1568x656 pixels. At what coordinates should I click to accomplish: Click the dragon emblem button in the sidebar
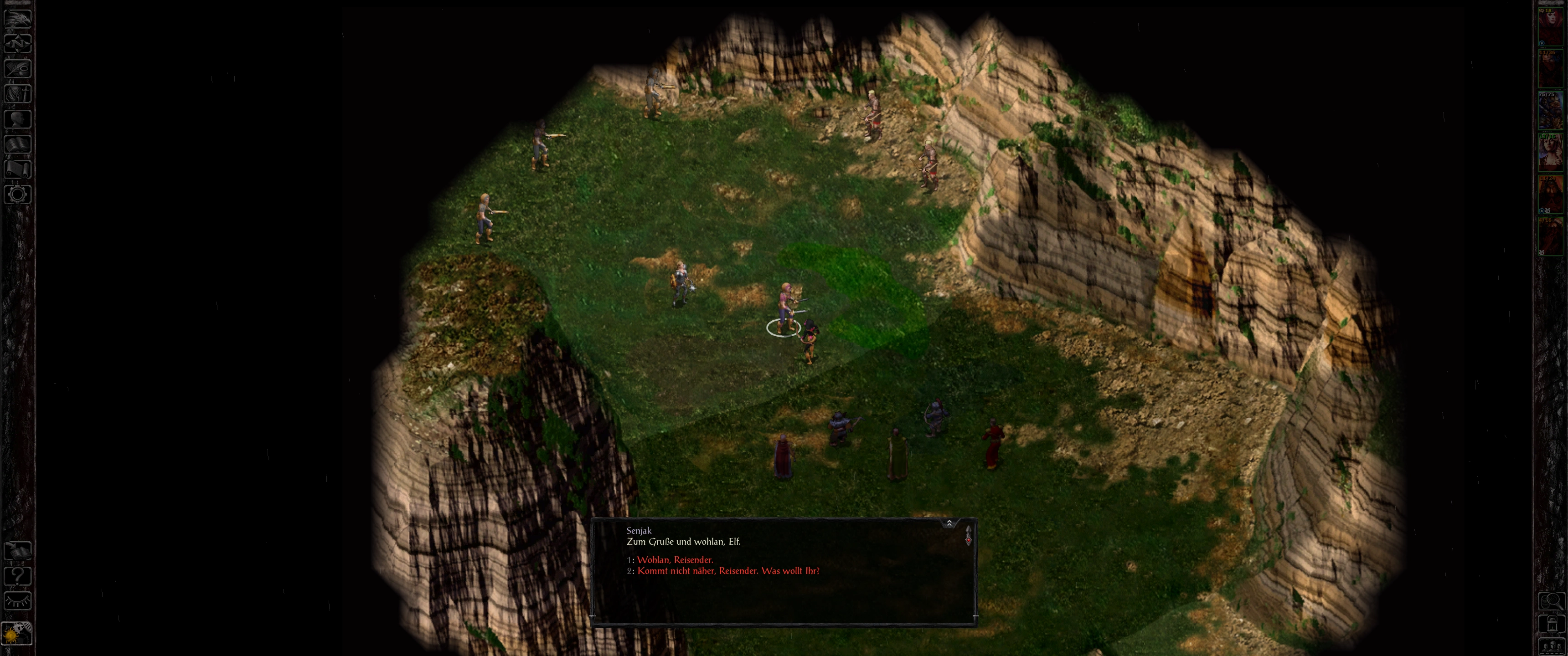click(18, 18)
